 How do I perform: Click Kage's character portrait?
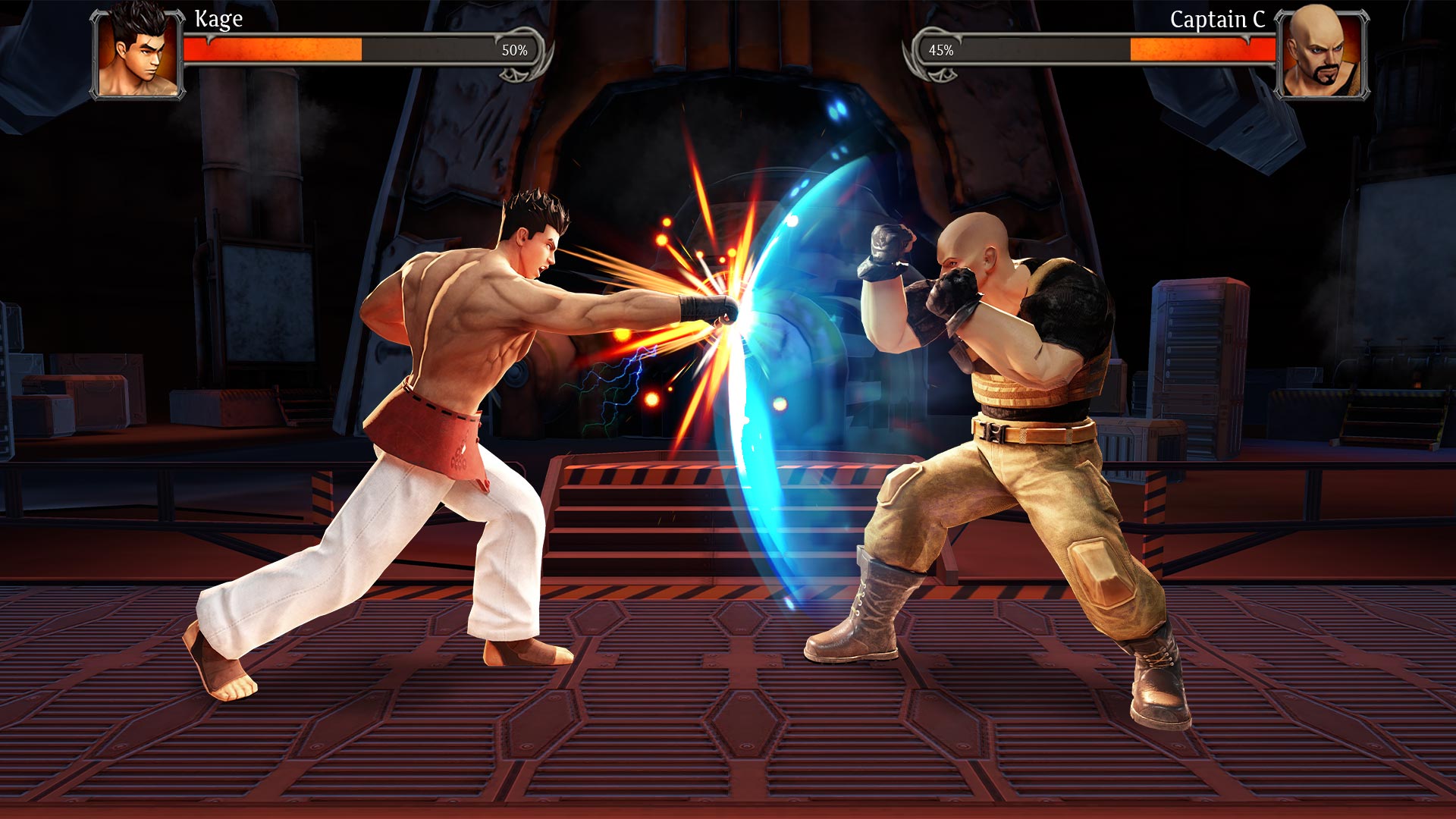click(x=136, y=53)
